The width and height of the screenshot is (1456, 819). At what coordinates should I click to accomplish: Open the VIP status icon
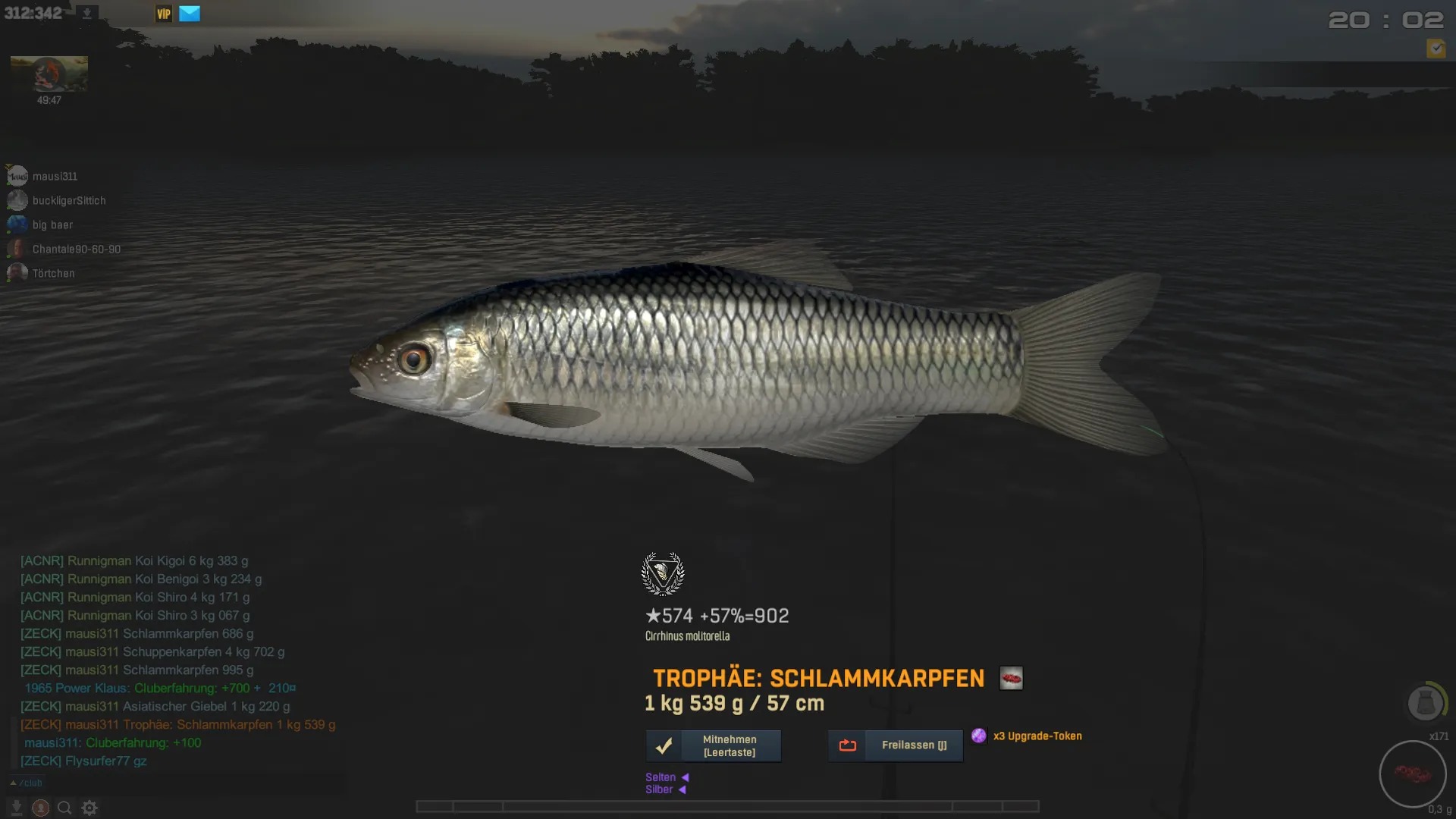coord(163,14)
